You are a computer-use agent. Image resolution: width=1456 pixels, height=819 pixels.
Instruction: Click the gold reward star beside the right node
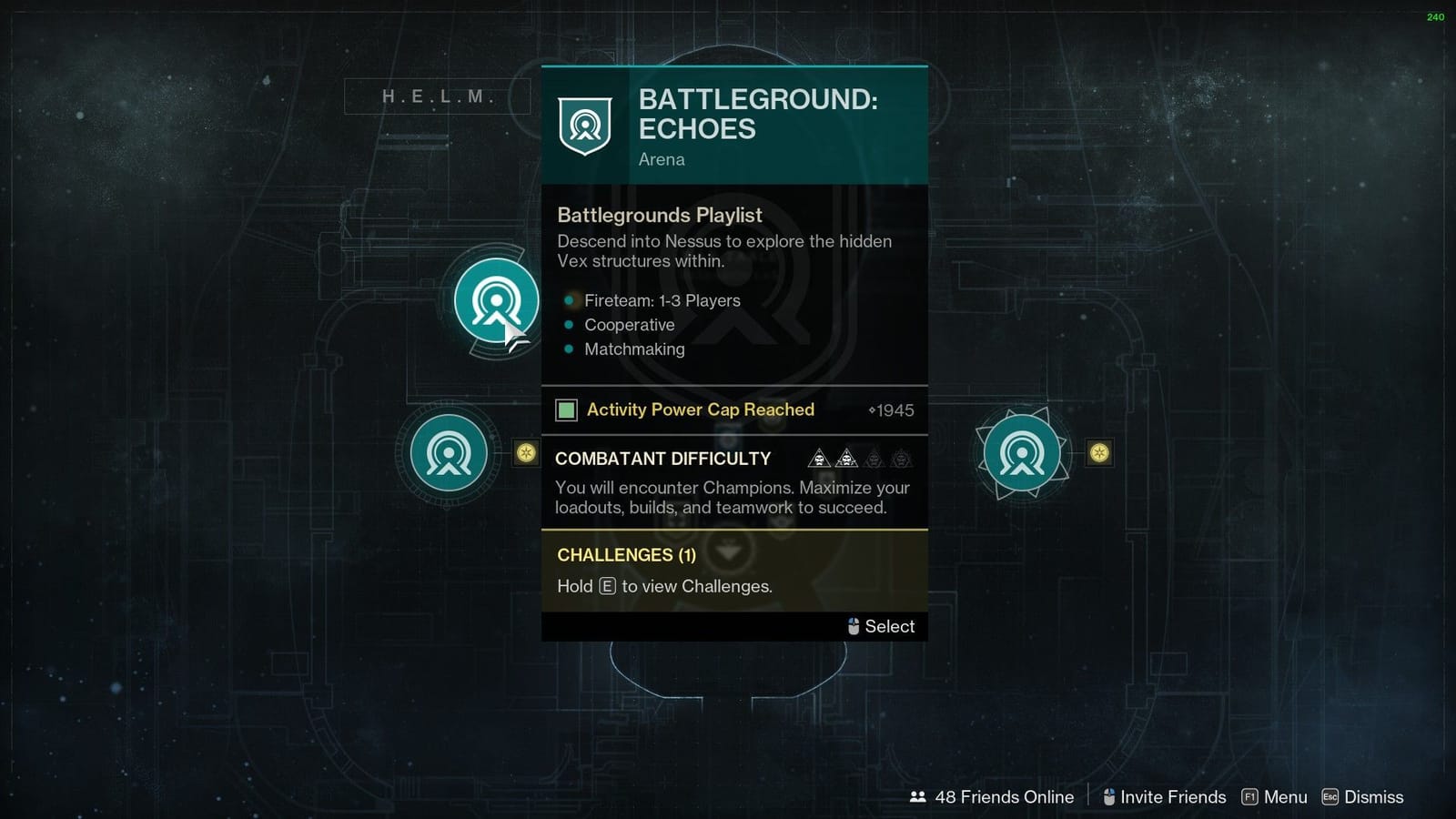(1098, 452)
